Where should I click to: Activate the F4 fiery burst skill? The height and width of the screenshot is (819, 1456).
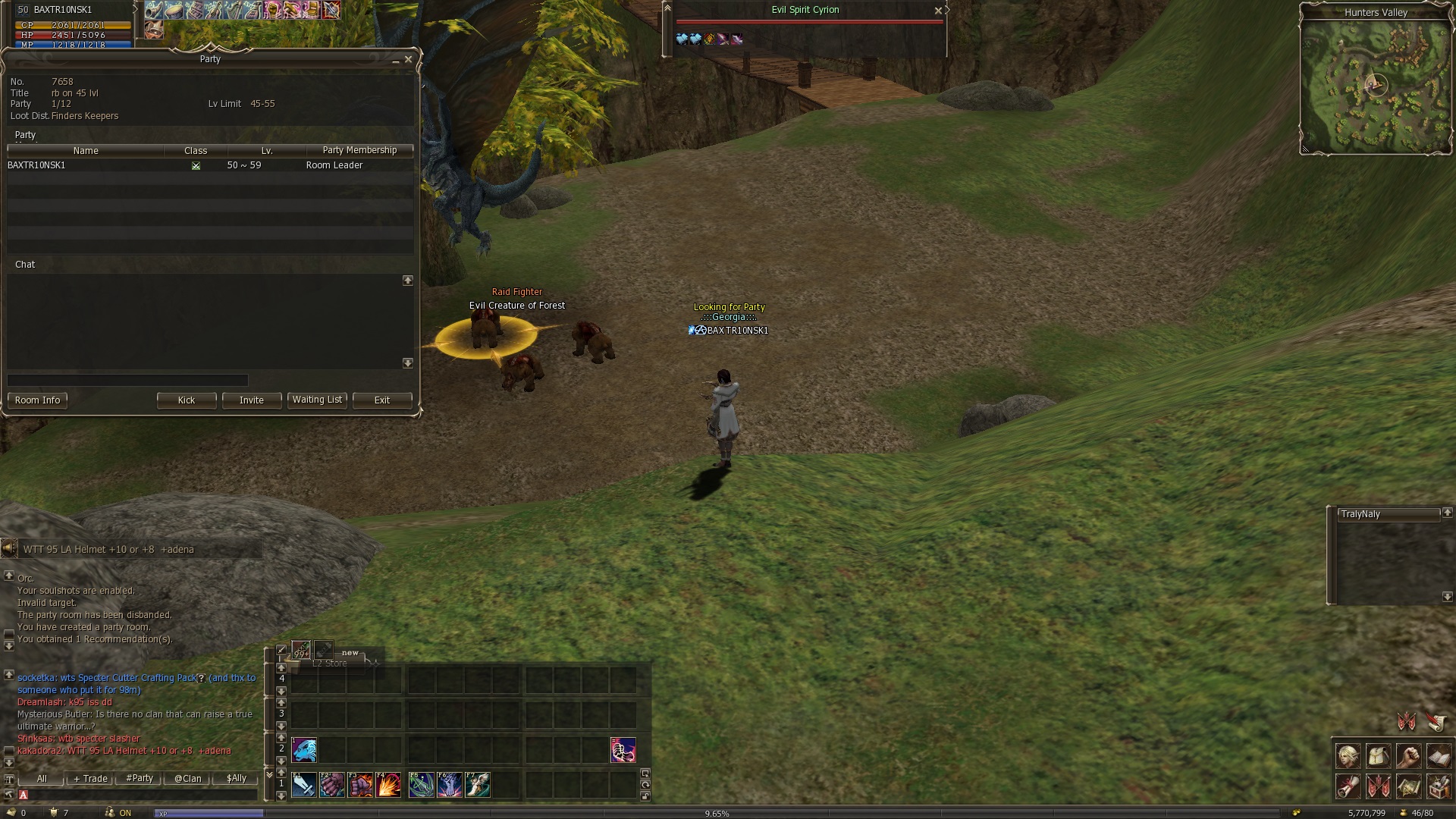[x=388, y=785]
